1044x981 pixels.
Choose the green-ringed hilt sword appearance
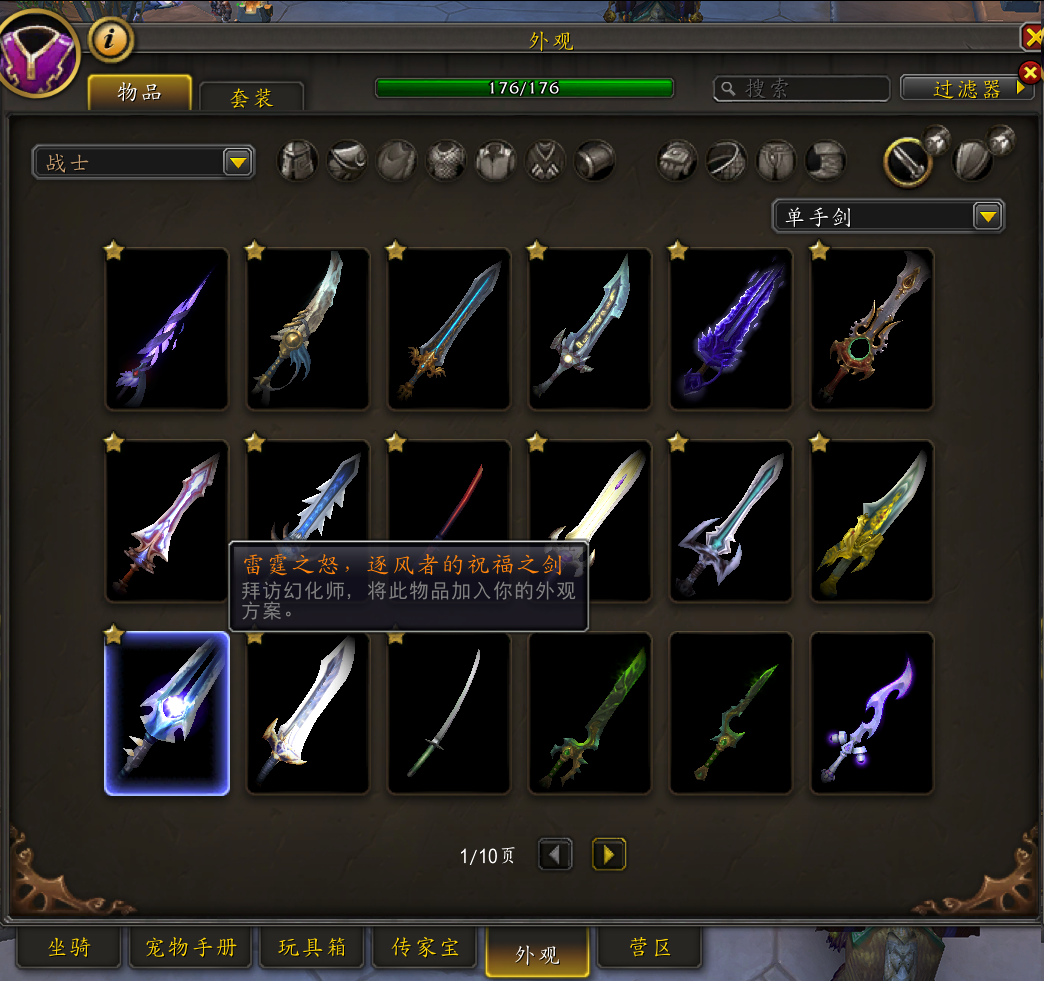pos(872,329)
